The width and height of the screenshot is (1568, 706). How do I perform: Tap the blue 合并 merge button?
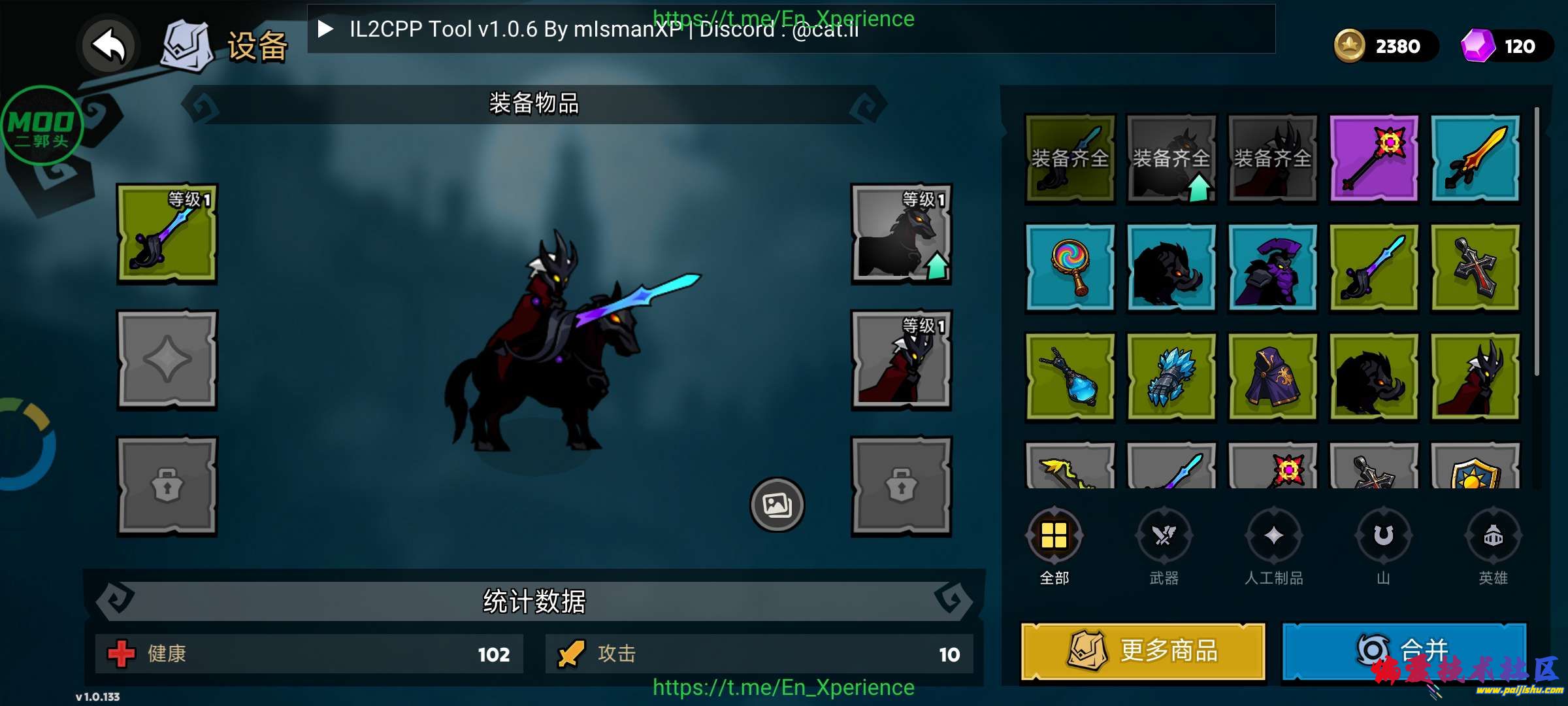1403,651
